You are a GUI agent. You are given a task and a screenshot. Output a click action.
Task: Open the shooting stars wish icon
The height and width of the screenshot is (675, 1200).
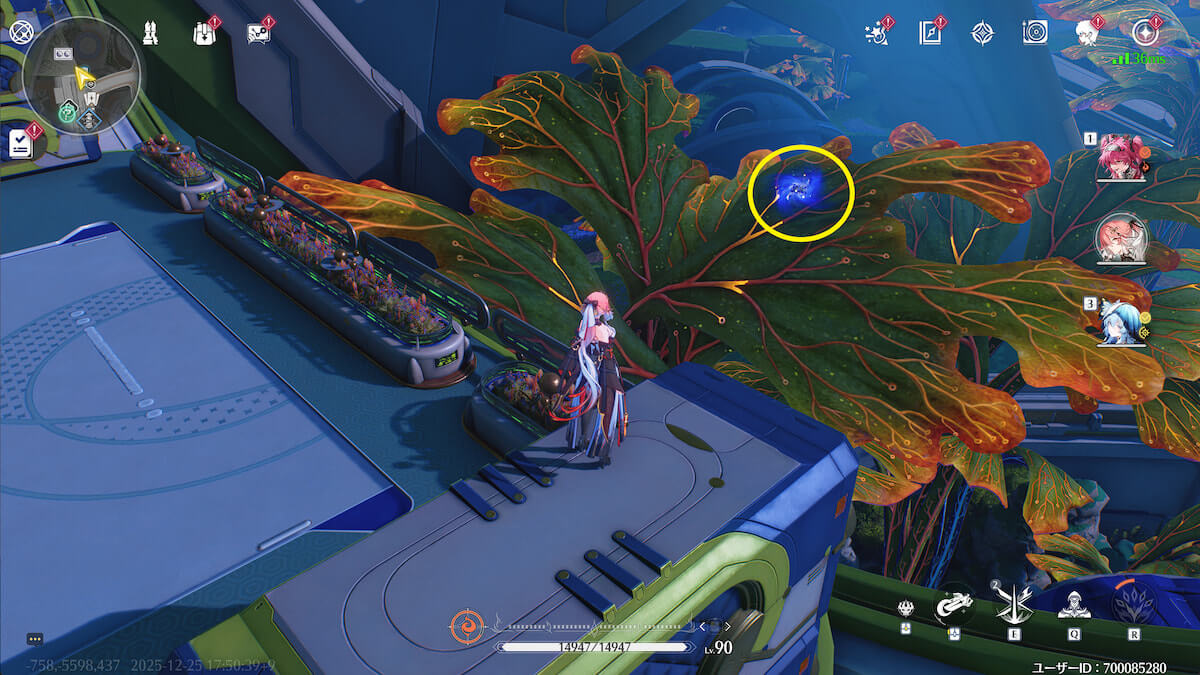tap(876, 33)
